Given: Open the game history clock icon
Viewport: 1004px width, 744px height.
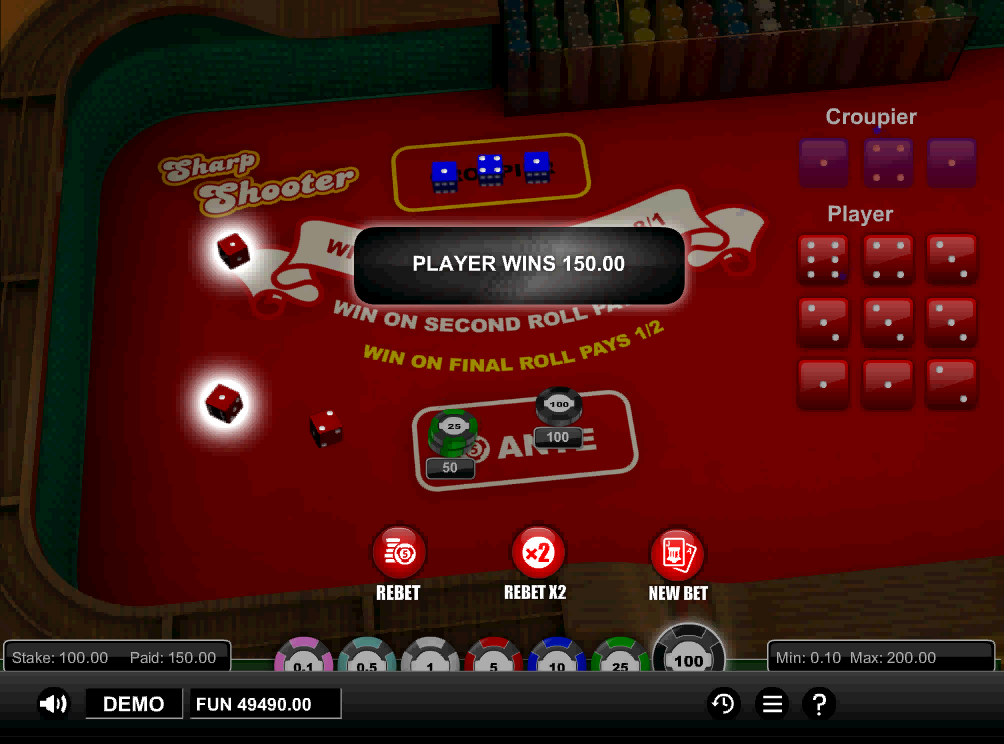Looking at the screenshot, I should click(722, 704).
